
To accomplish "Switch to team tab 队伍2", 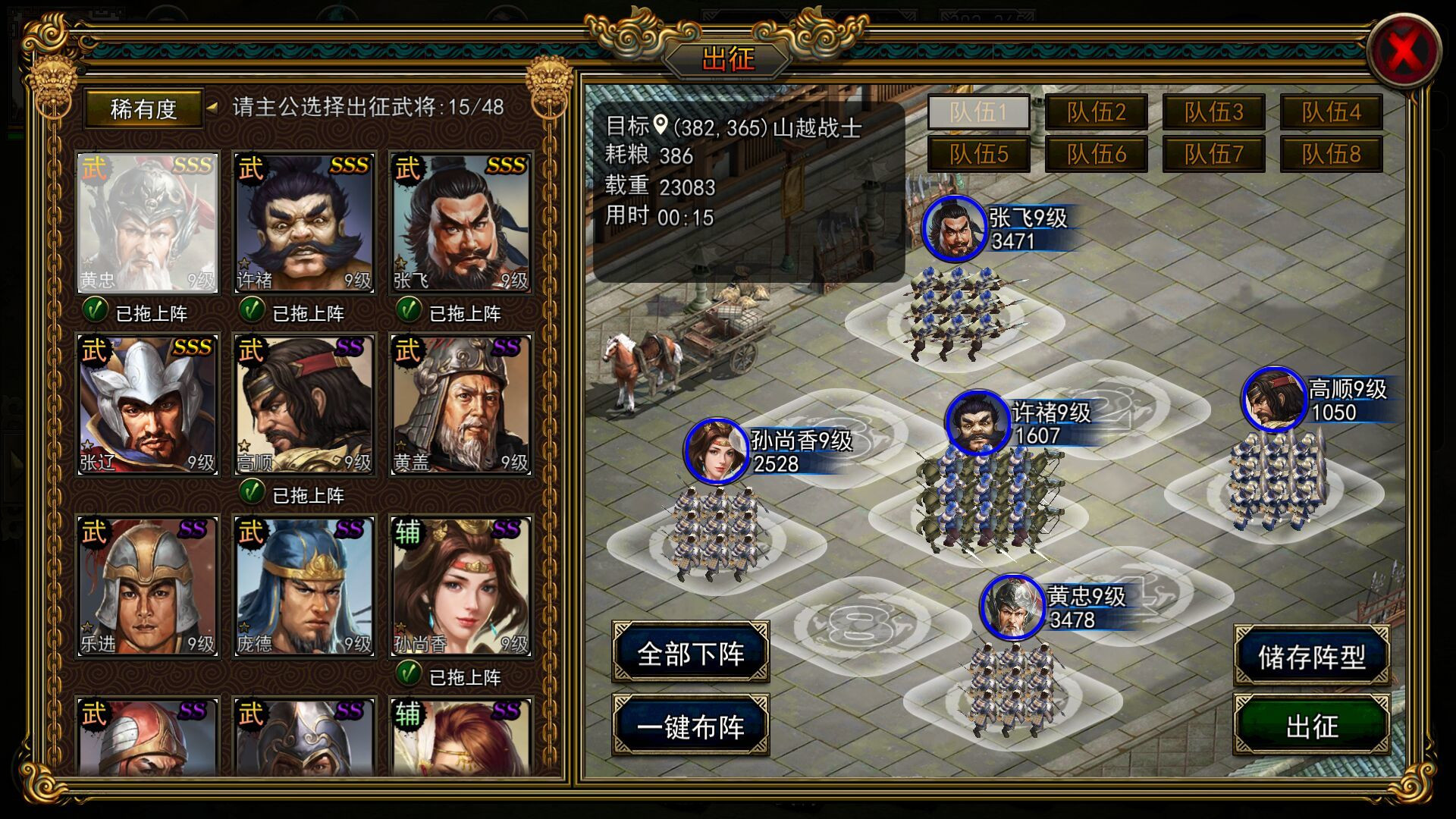I will 1097,112.
